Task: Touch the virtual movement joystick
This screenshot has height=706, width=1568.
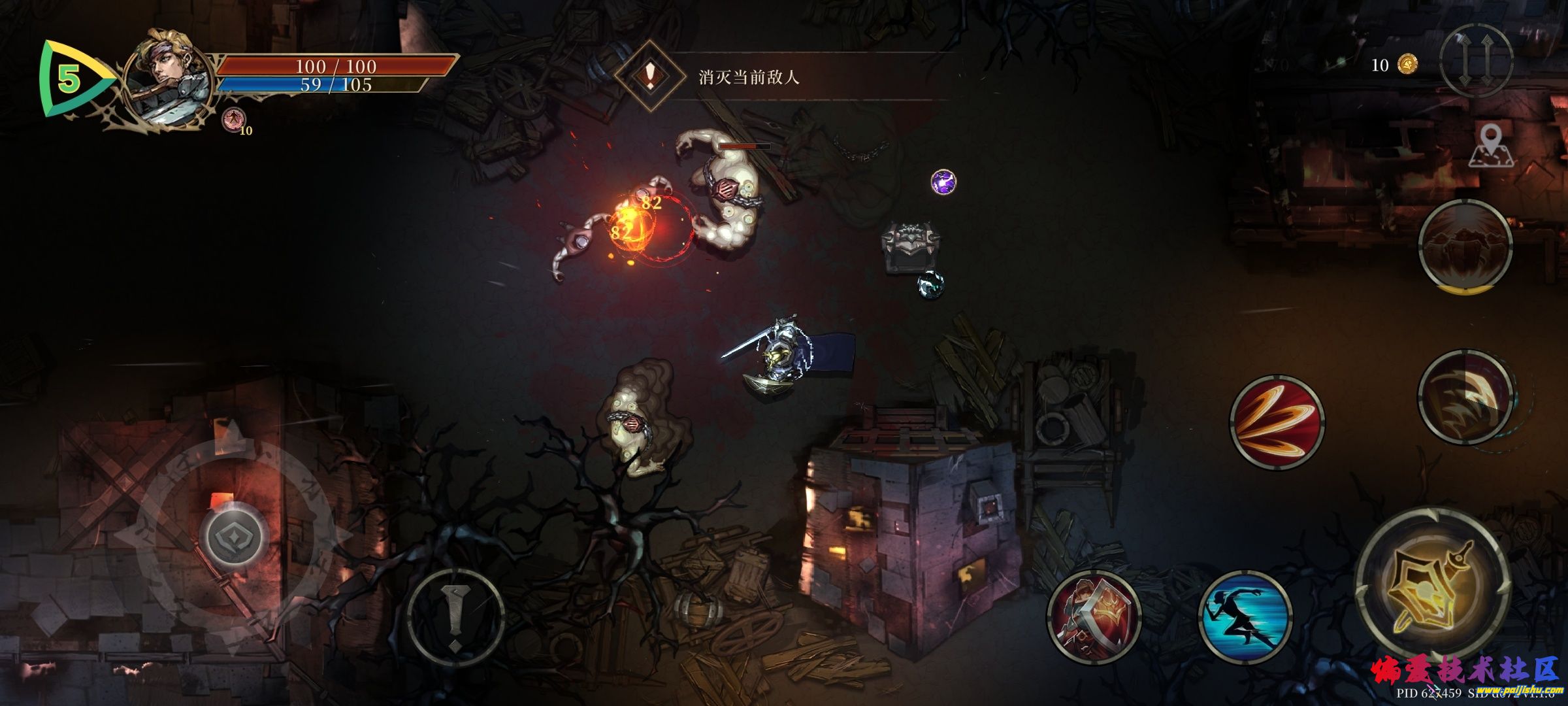Action: click(234, 536)
